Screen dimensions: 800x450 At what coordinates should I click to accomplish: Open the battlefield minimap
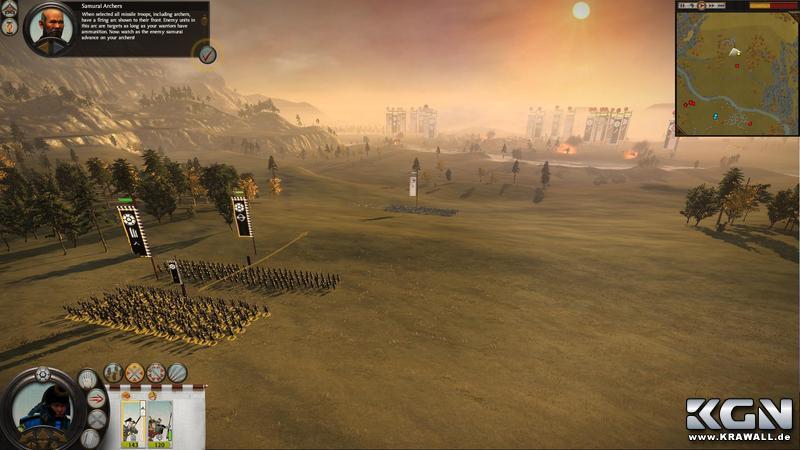coord(736,73)
